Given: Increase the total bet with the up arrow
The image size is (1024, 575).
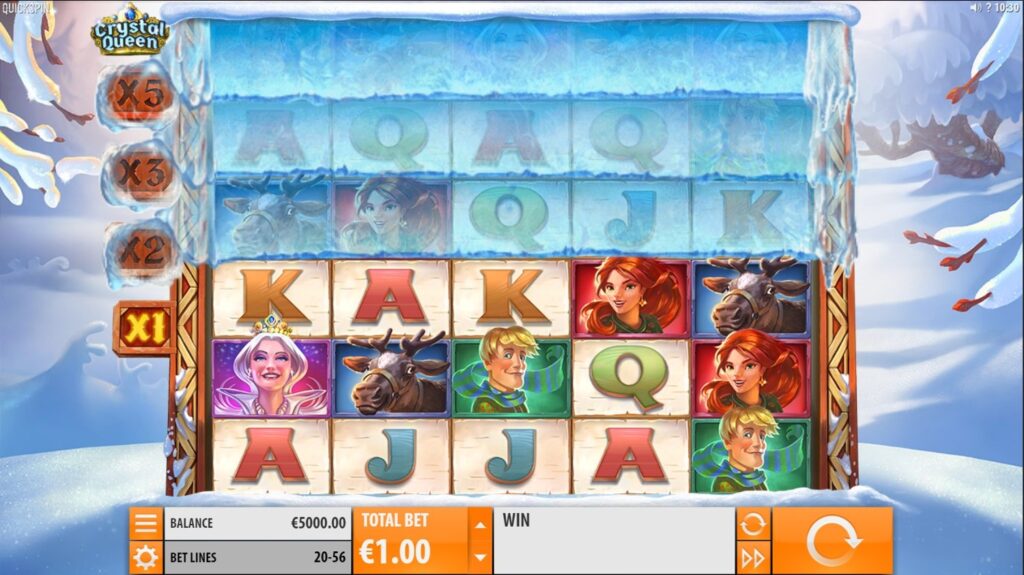Looking at the screenshot, I should [x=480, y=524].
